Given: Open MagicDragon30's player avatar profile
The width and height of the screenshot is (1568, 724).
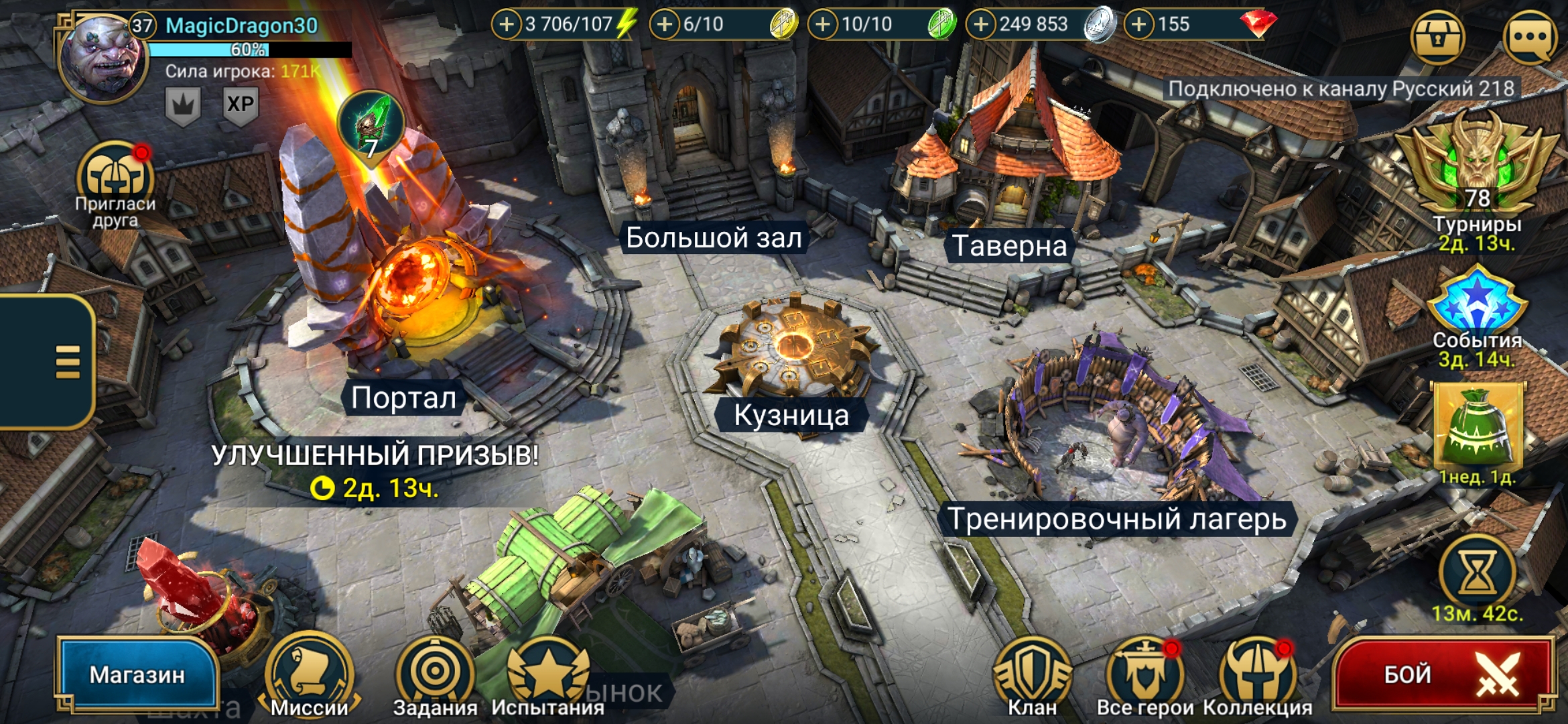Looking at the screenshot, I should pyautogui.click(x=103, y=59).
